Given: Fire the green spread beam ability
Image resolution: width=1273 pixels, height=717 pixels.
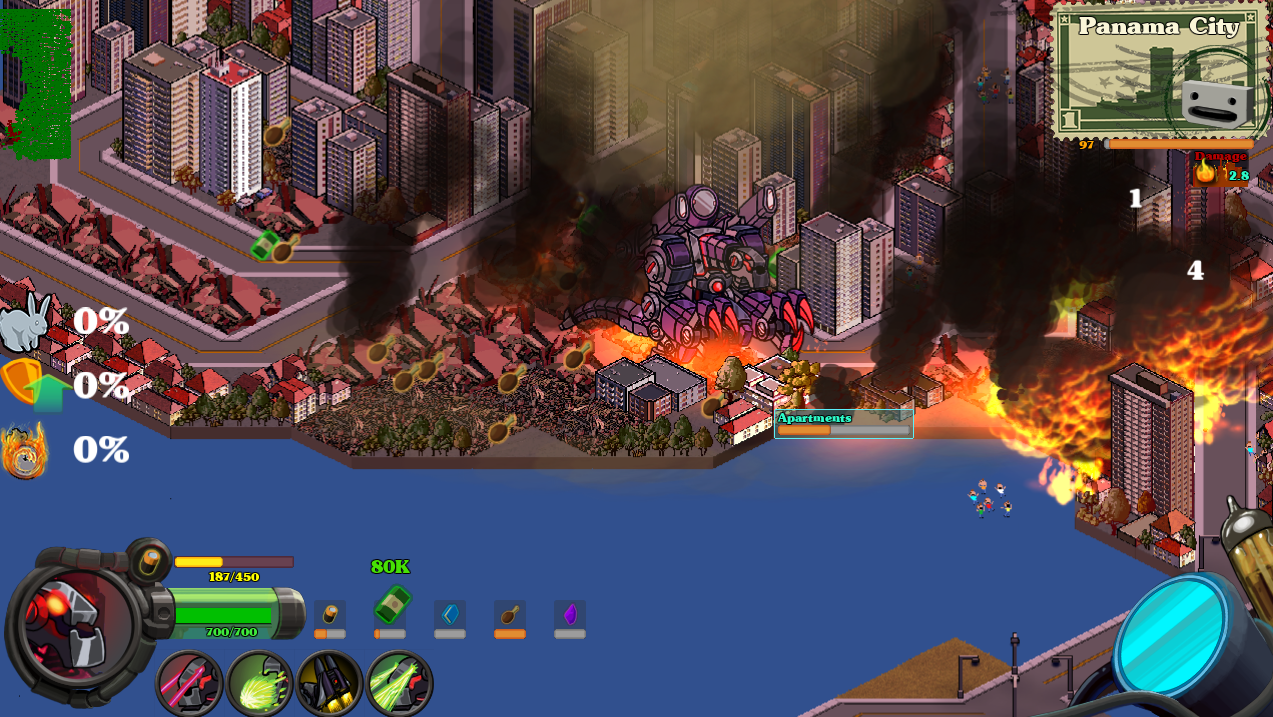Looking at the screenshot, I should (399, 684).
